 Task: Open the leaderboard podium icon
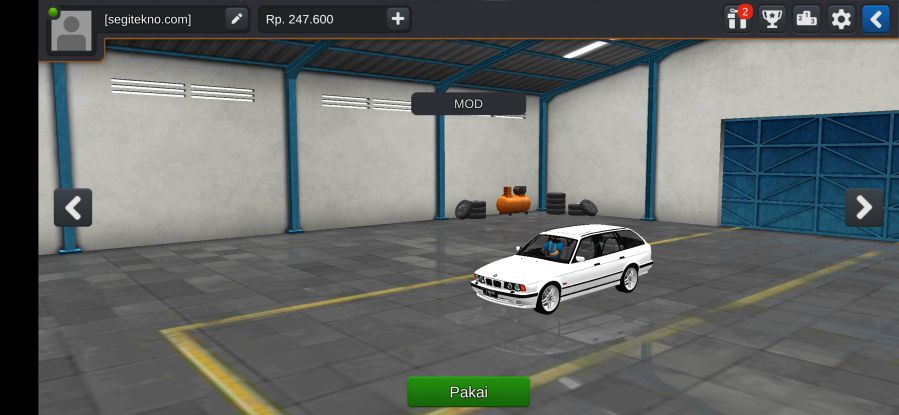pyautogui.click(x=806, y=19)
